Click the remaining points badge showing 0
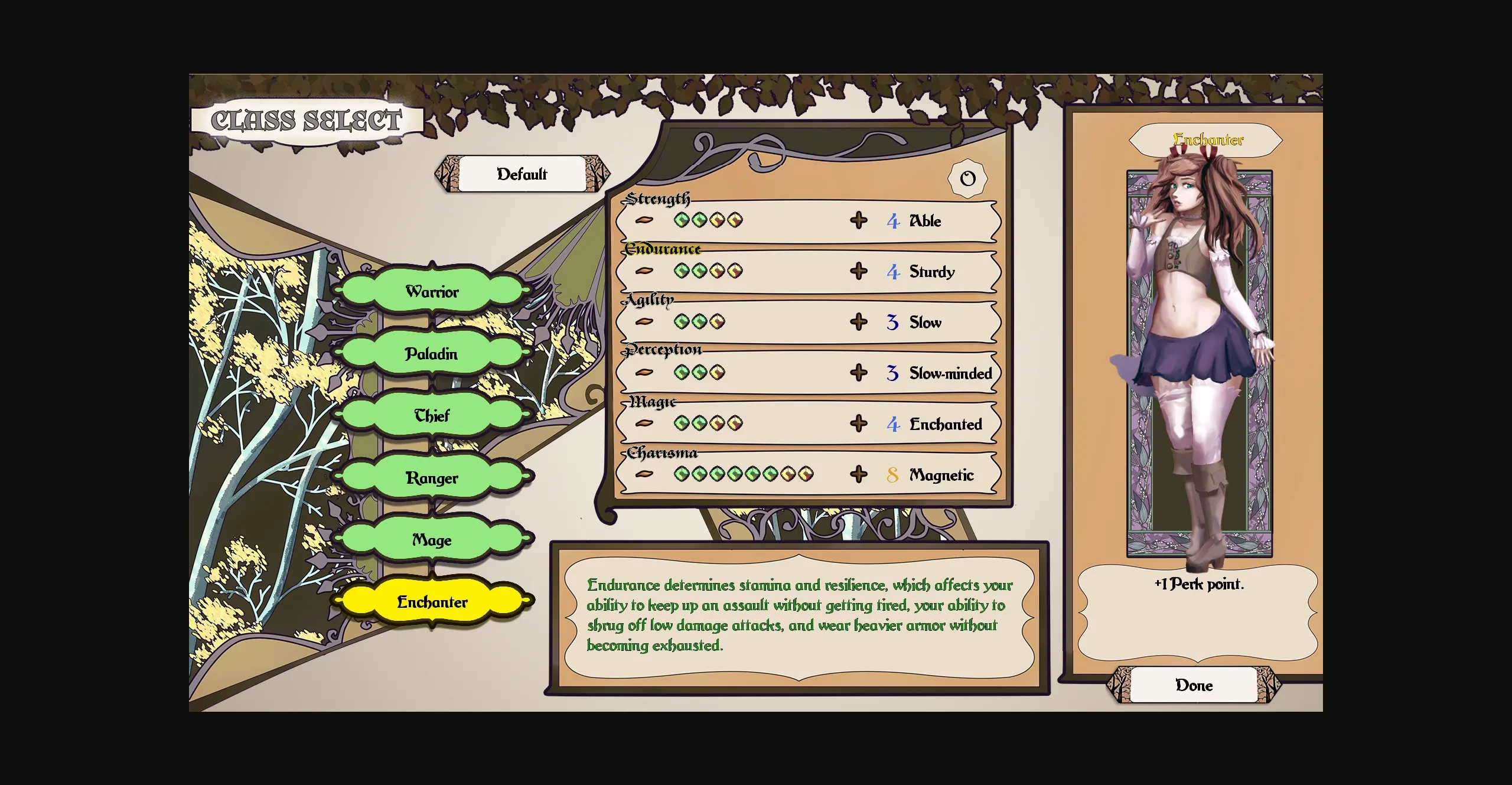The height and width of the screenshot is (785, 1512). [x=967, y=178]
